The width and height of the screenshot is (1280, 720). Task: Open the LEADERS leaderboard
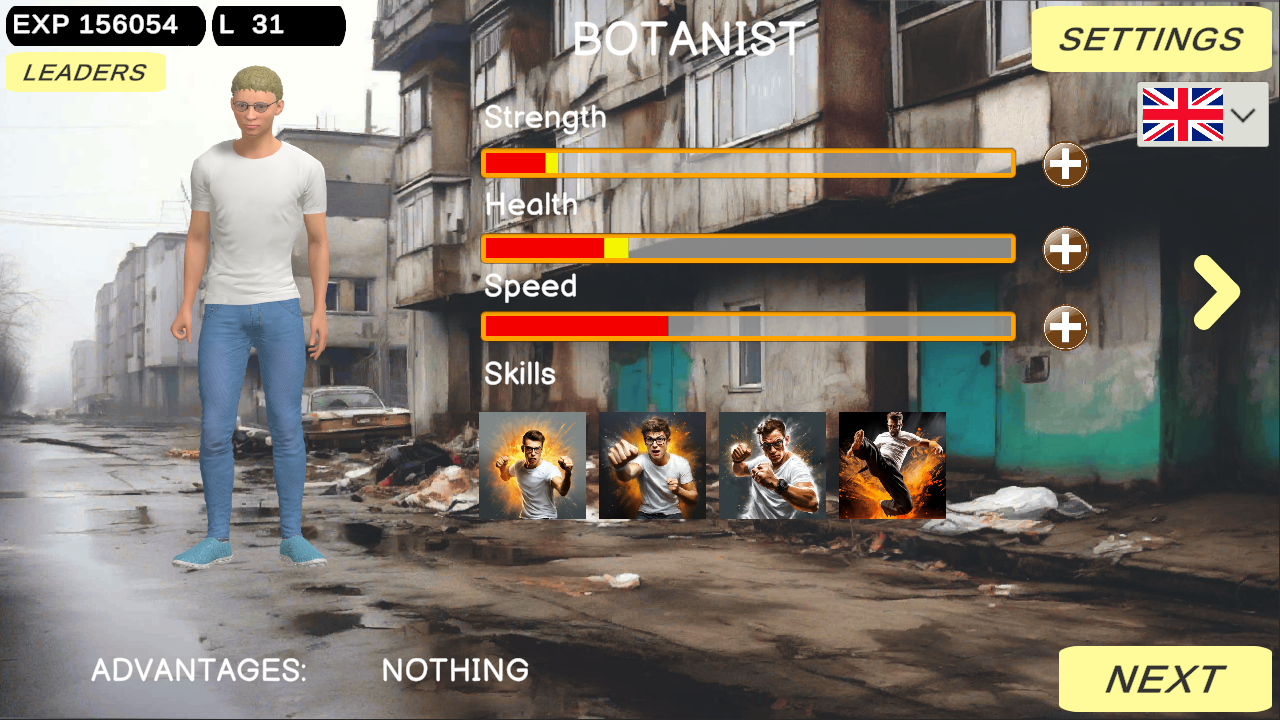tap(85, 71)
